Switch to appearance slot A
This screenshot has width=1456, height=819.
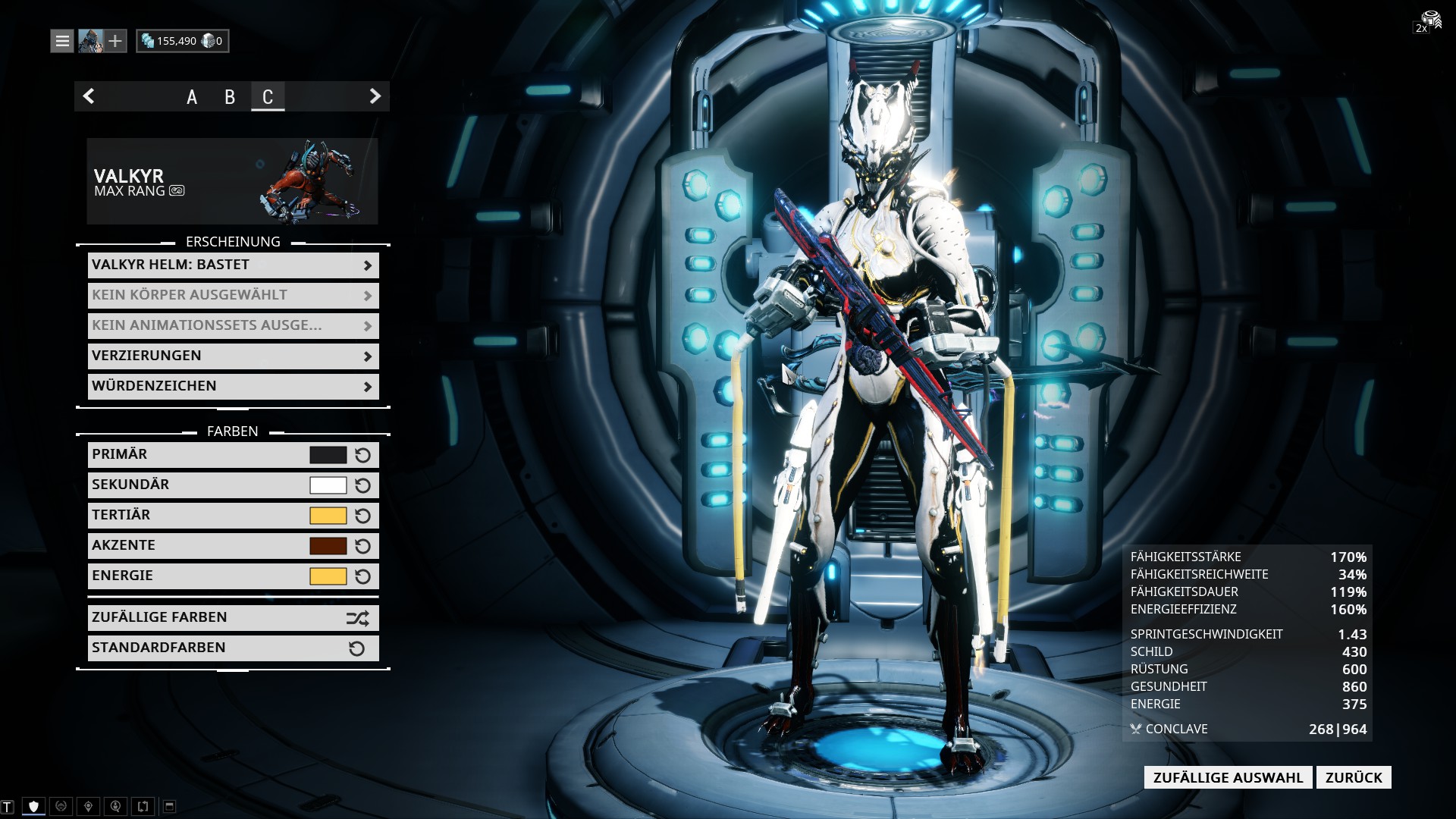[x=192, y=97]
